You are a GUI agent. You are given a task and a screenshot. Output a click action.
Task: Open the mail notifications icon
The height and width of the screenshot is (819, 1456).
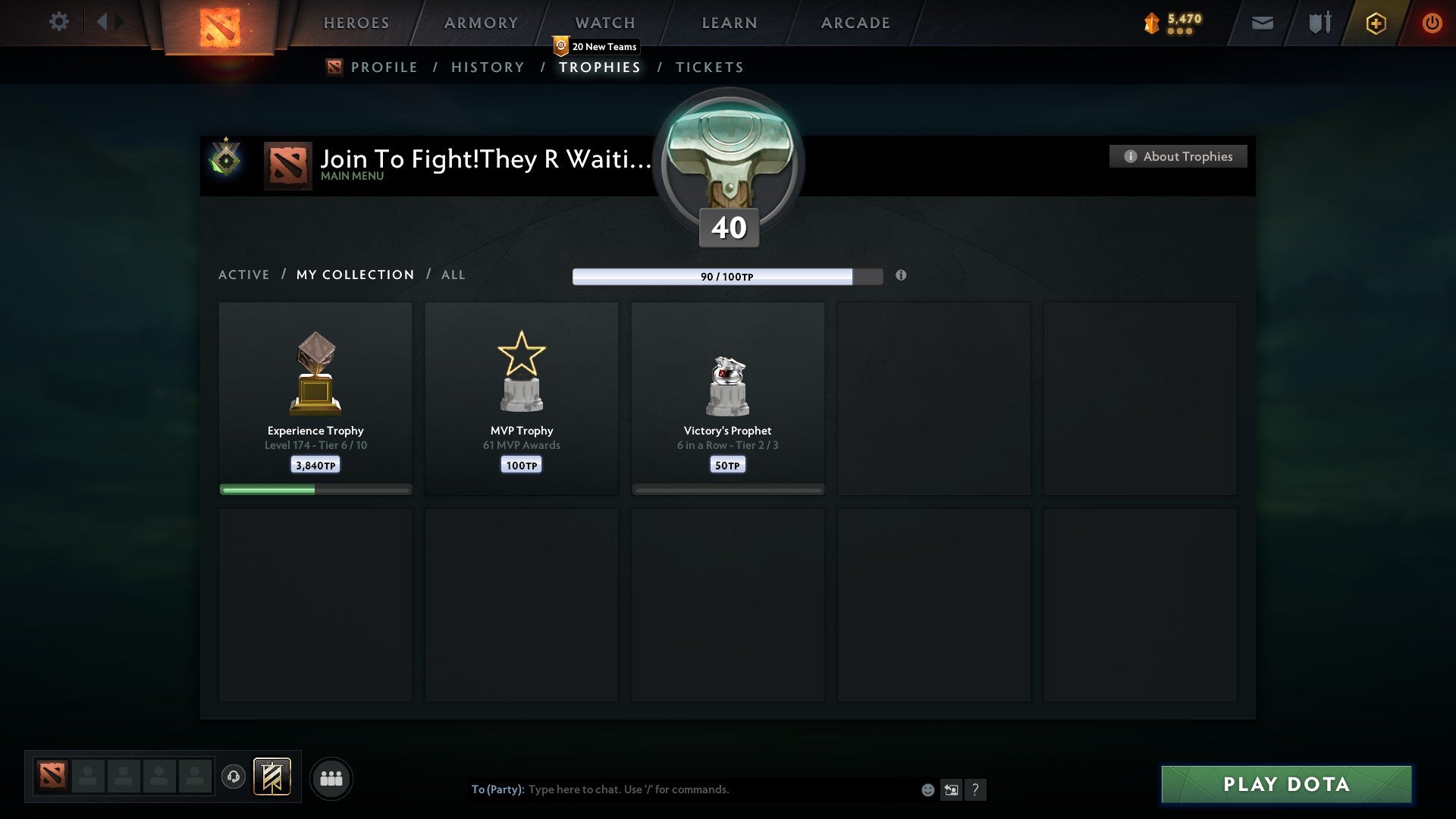[1261, 23]
